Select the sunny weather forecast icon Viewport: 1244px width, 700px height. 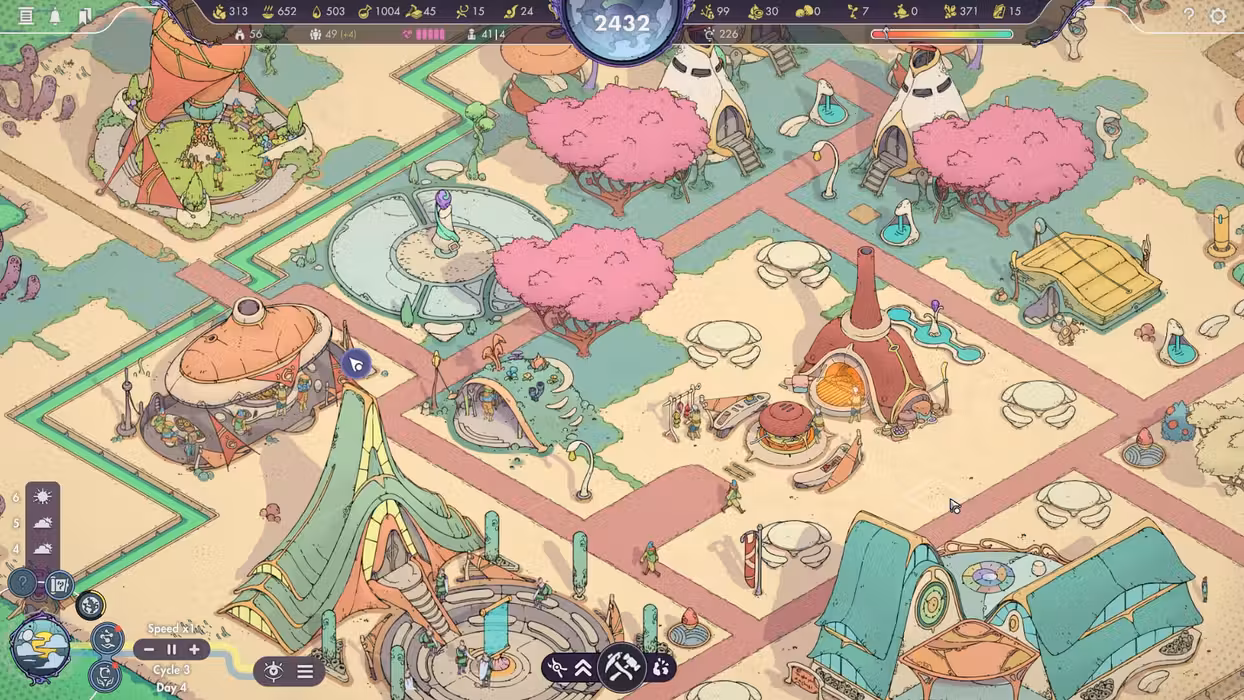pos(42,497)
